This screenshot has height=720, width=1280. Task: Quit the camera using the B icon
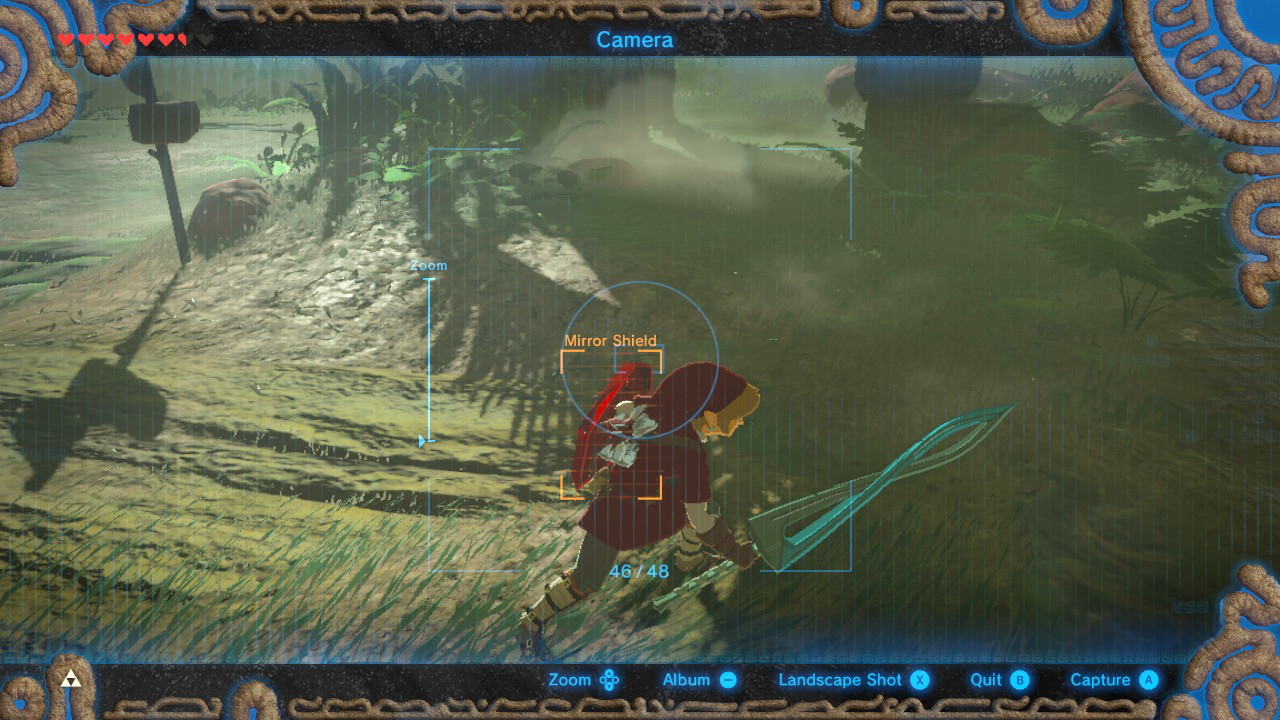pyautogui.click(x=1019, y=679)
